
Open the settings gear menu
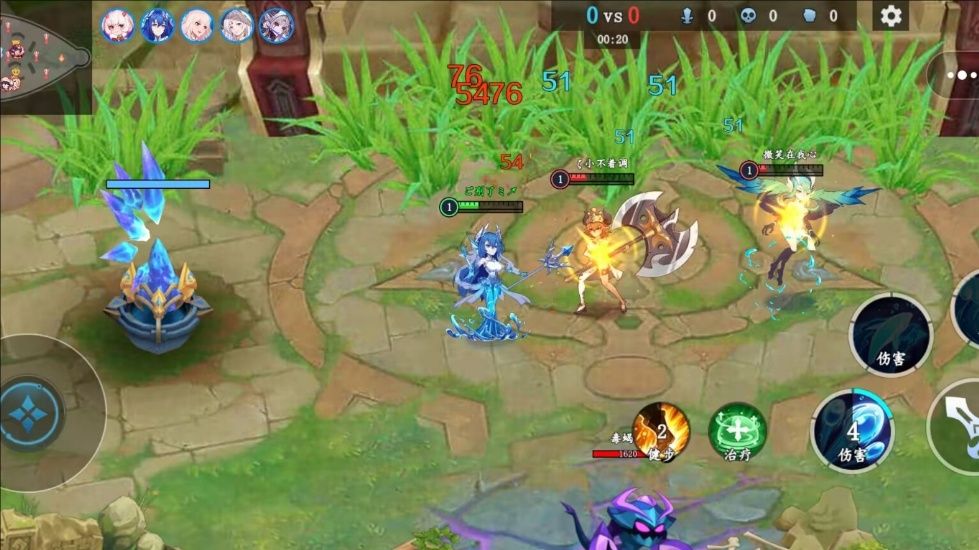point(890,15)
